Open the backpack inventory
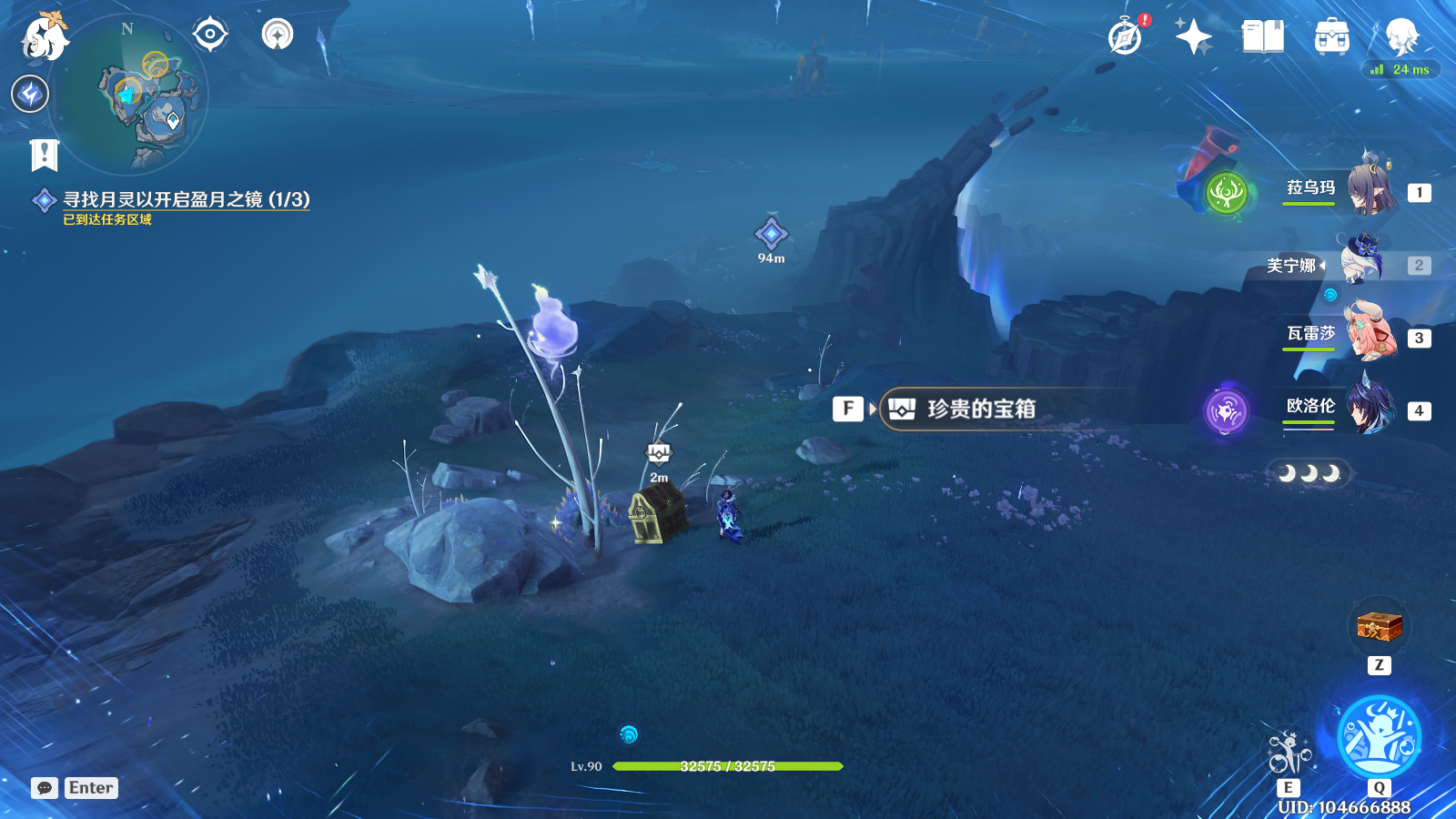The image size is (1456, 819). coord(1331,37)
